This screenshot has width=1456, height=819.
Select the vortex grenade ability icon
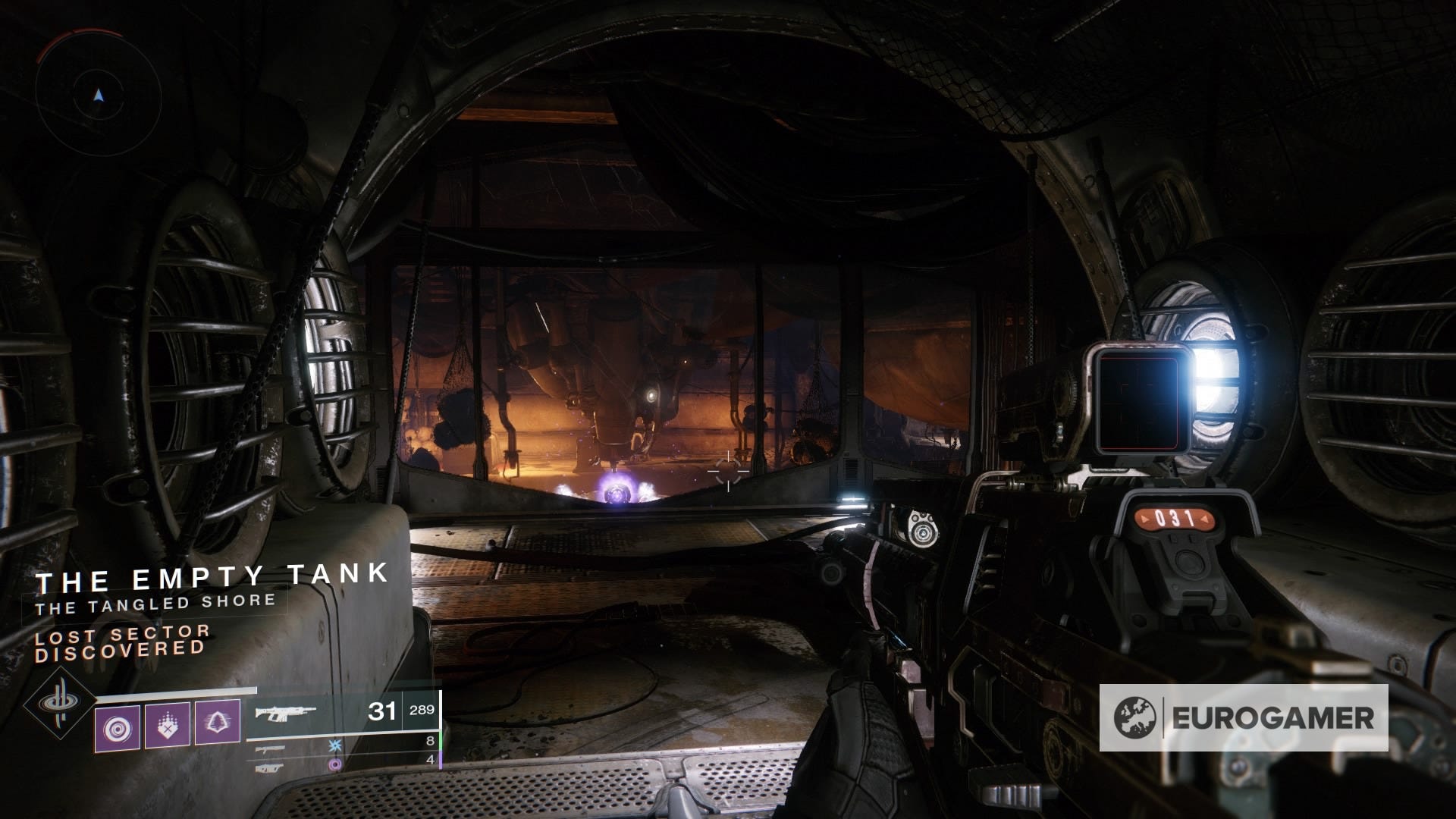[117, 727]
